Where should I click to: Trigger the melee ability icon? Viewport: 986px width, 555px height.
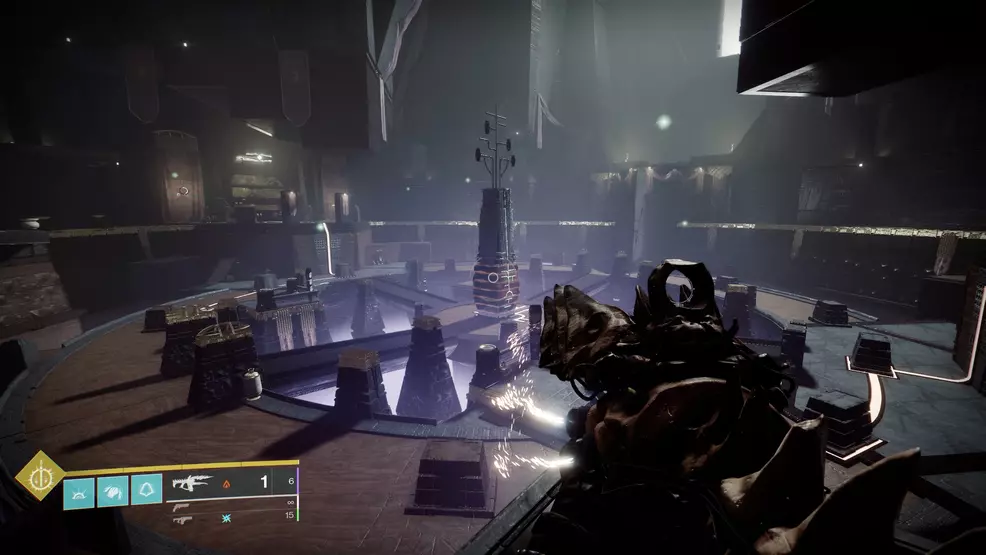(x=113, y=490)
